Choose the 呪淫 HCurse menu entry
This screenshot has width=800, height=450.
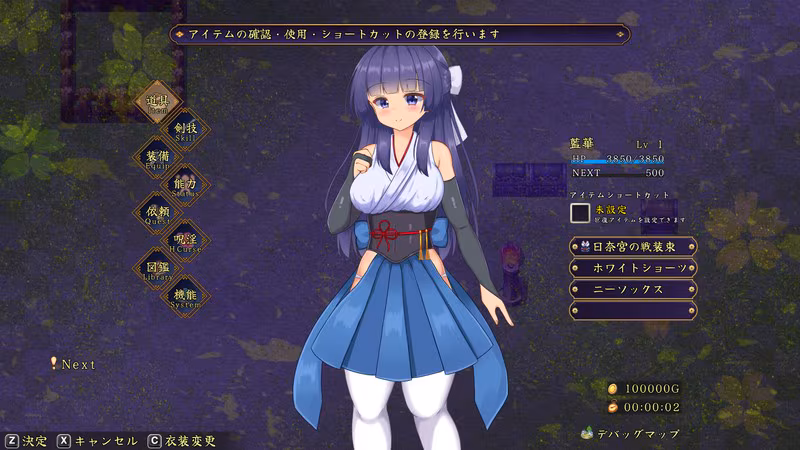point(185,241)
